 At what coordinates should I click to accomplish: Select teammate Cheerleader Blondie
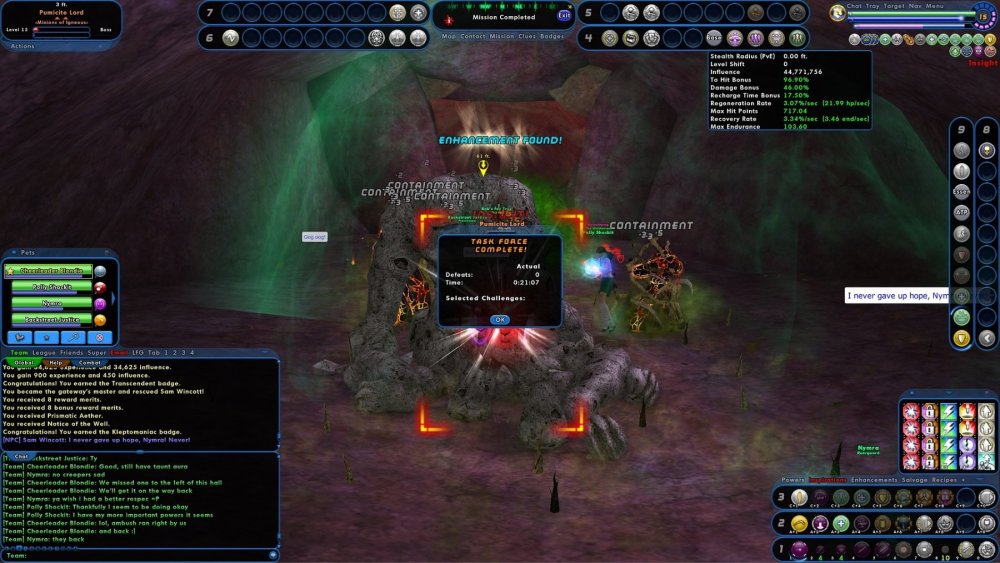point(50,271)
